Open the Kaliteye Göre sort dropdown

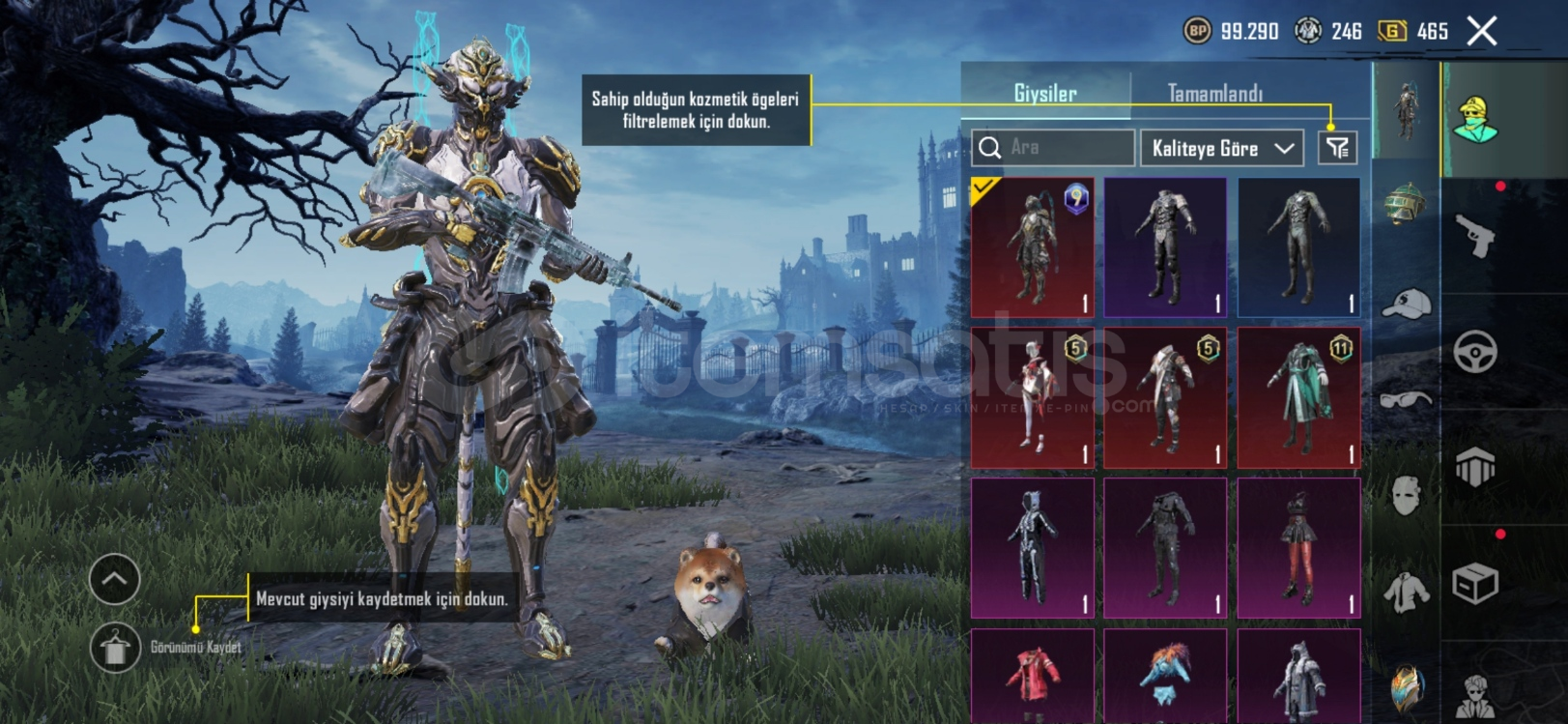click(x=1221, y=148)
